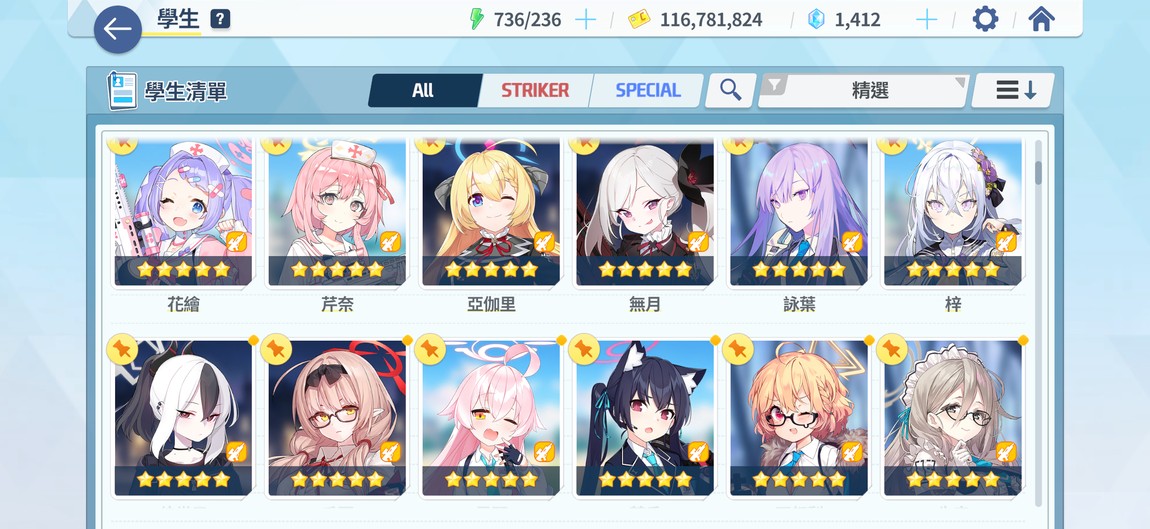Viewport: 1150px width, 529px height.
Task: Select student 芹奈 card
Action: point(337,215)
